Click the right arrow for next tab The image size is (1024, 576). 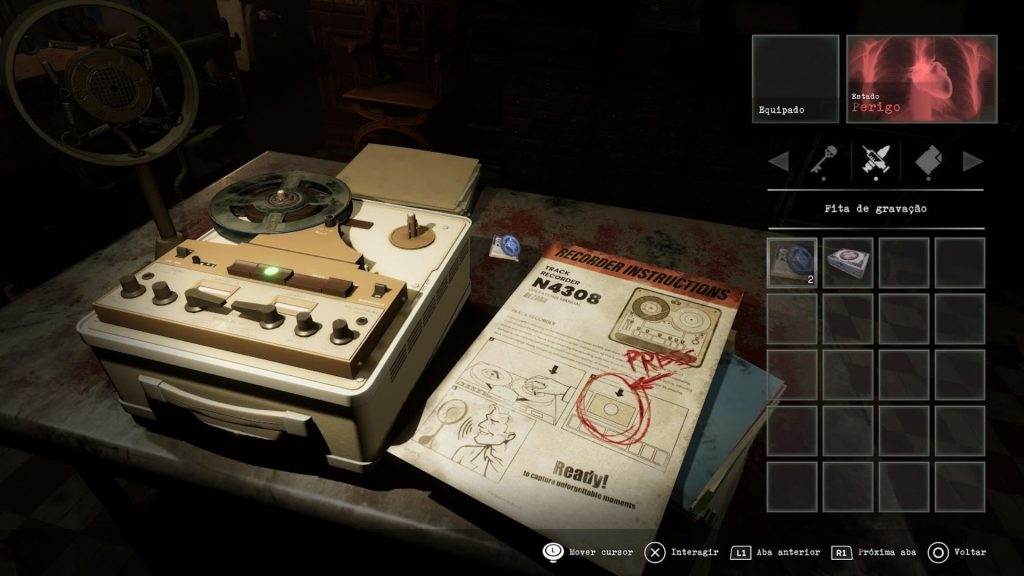[972, 161]
